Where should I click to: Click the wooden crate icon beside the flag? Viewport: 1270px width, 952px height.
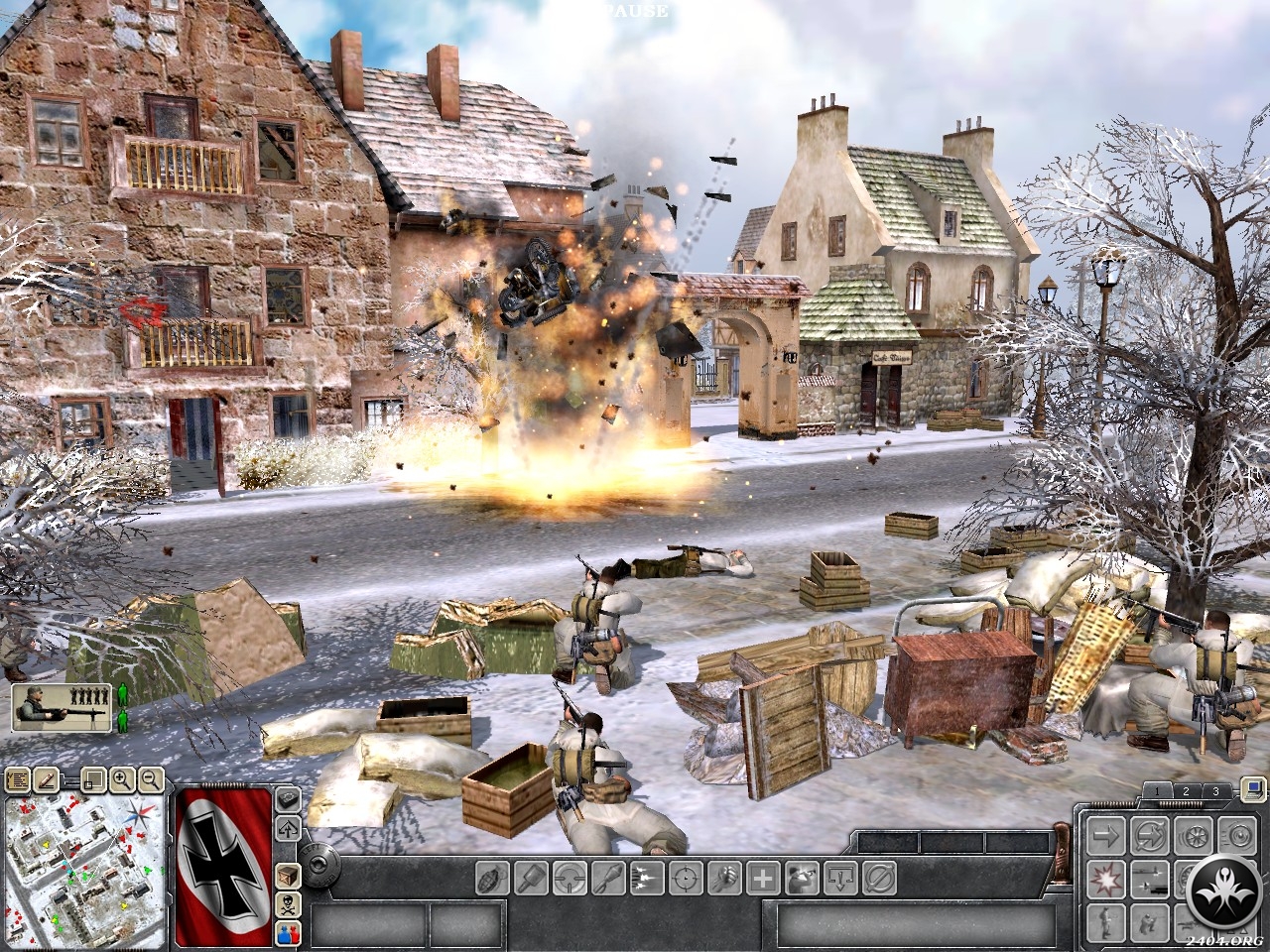(x=288, y=876)
